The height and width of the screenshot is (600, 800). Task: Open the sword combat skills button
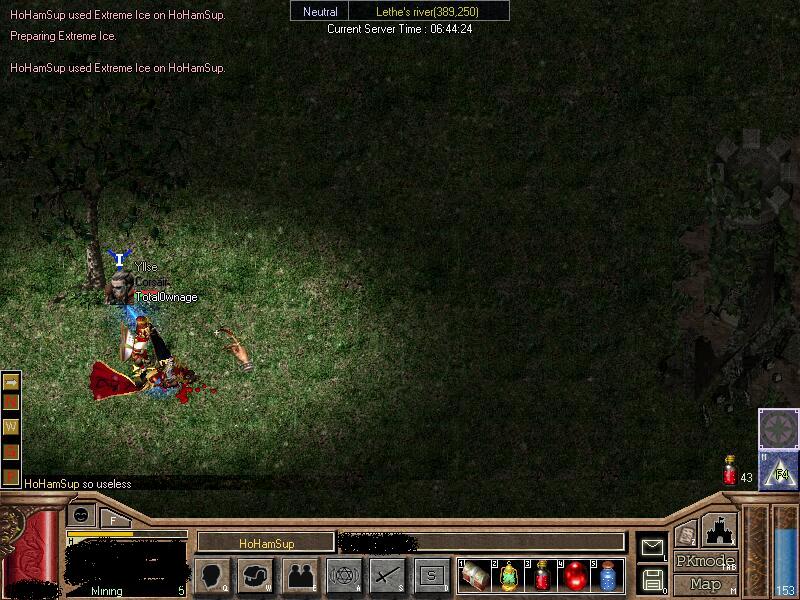coord(387,575)
